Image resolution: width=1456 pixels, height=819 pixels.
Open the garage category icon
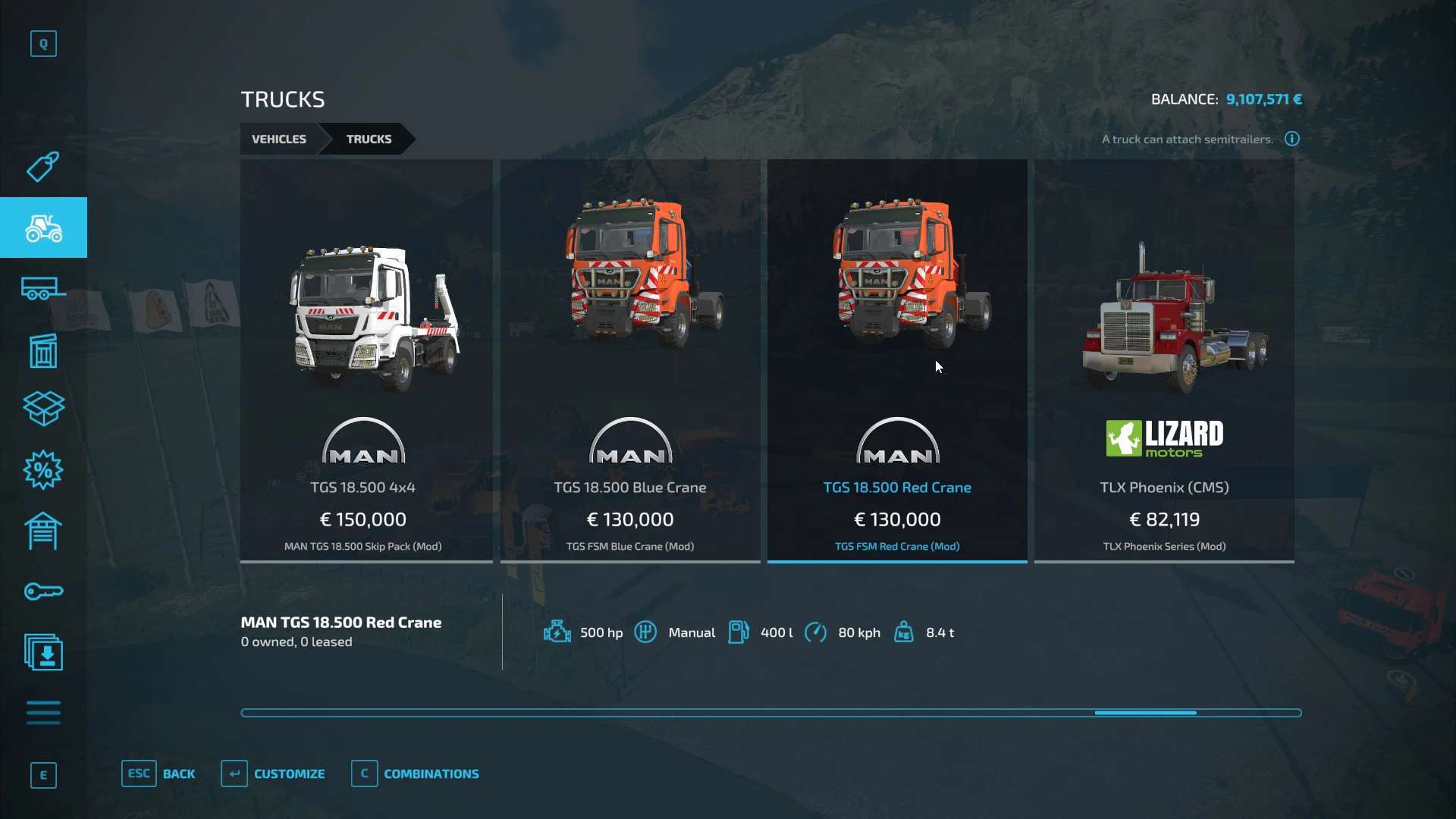tap(43, 531)
